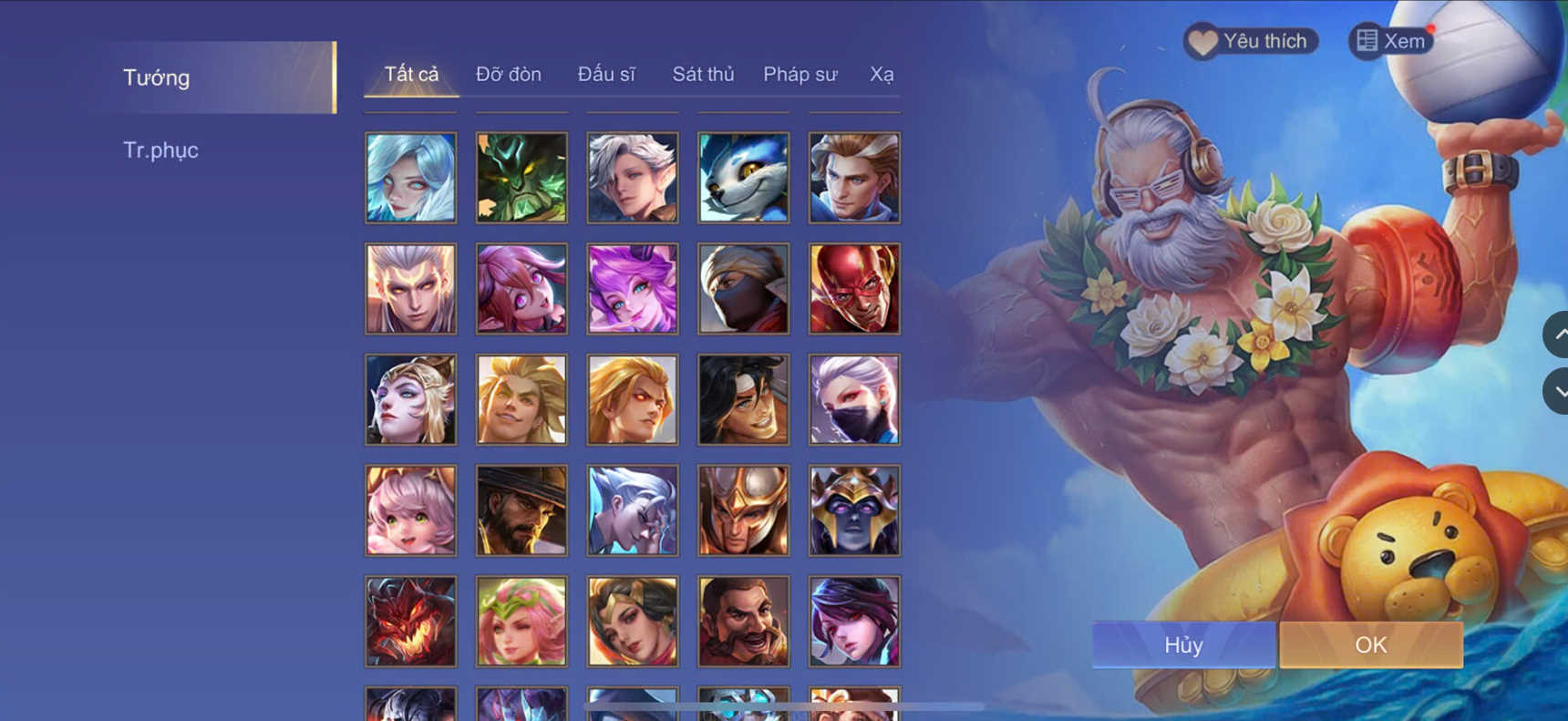The image size is (1568, 721).
Task: Select the blue wolf beast hero icon
Action: (x=742, y=177)
